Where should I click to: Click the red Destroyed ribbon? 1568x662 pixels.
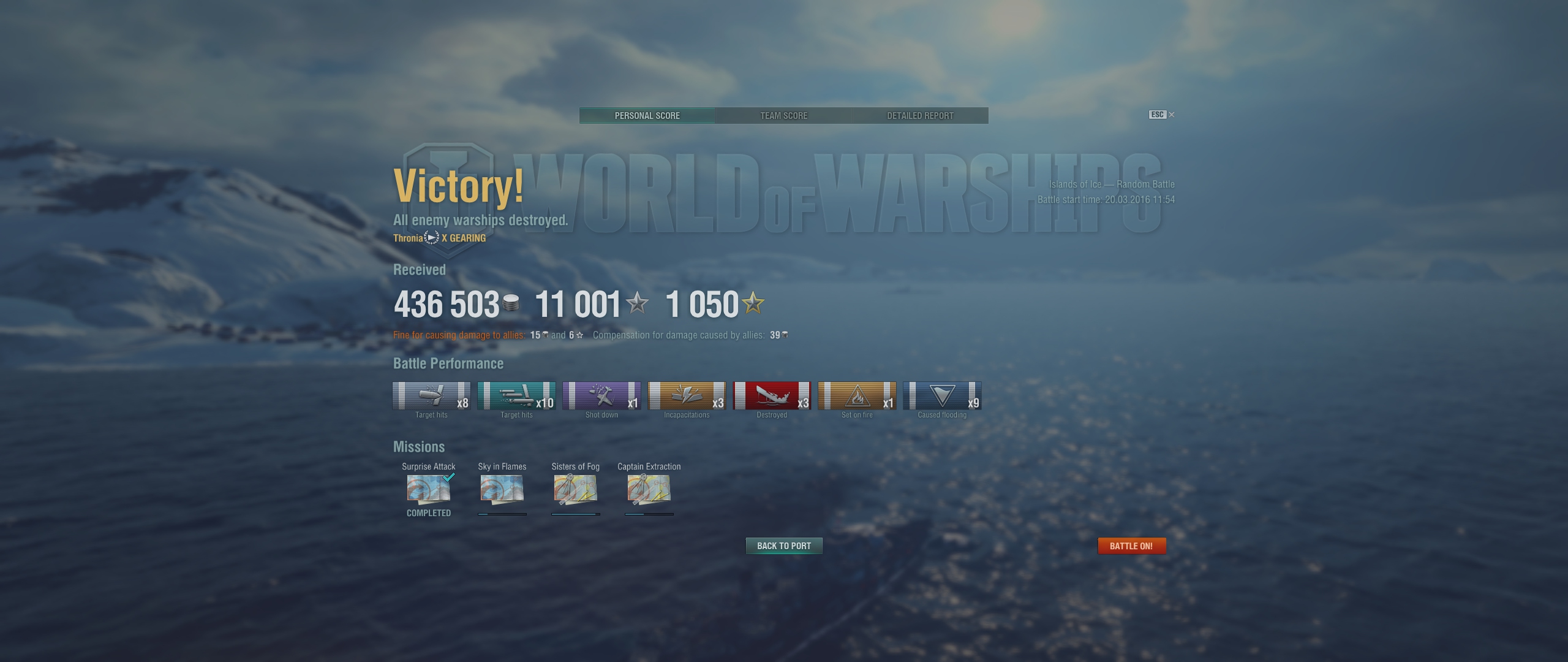pyautogui.click(x=772, y=396)
